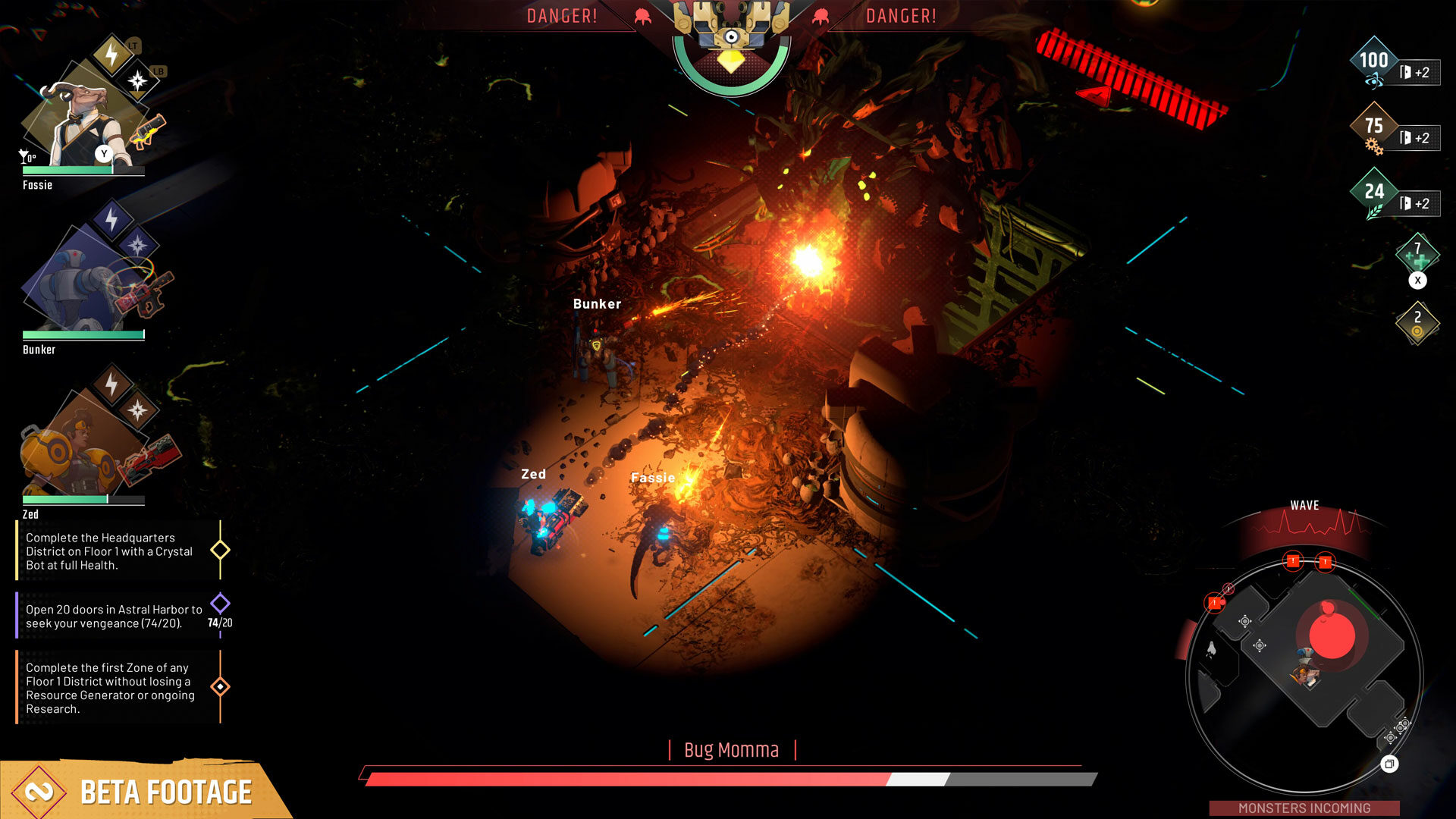Select the science resource icon showing 100
The width and height of the screenshot is (1456, 819).
click(1373, 61)
